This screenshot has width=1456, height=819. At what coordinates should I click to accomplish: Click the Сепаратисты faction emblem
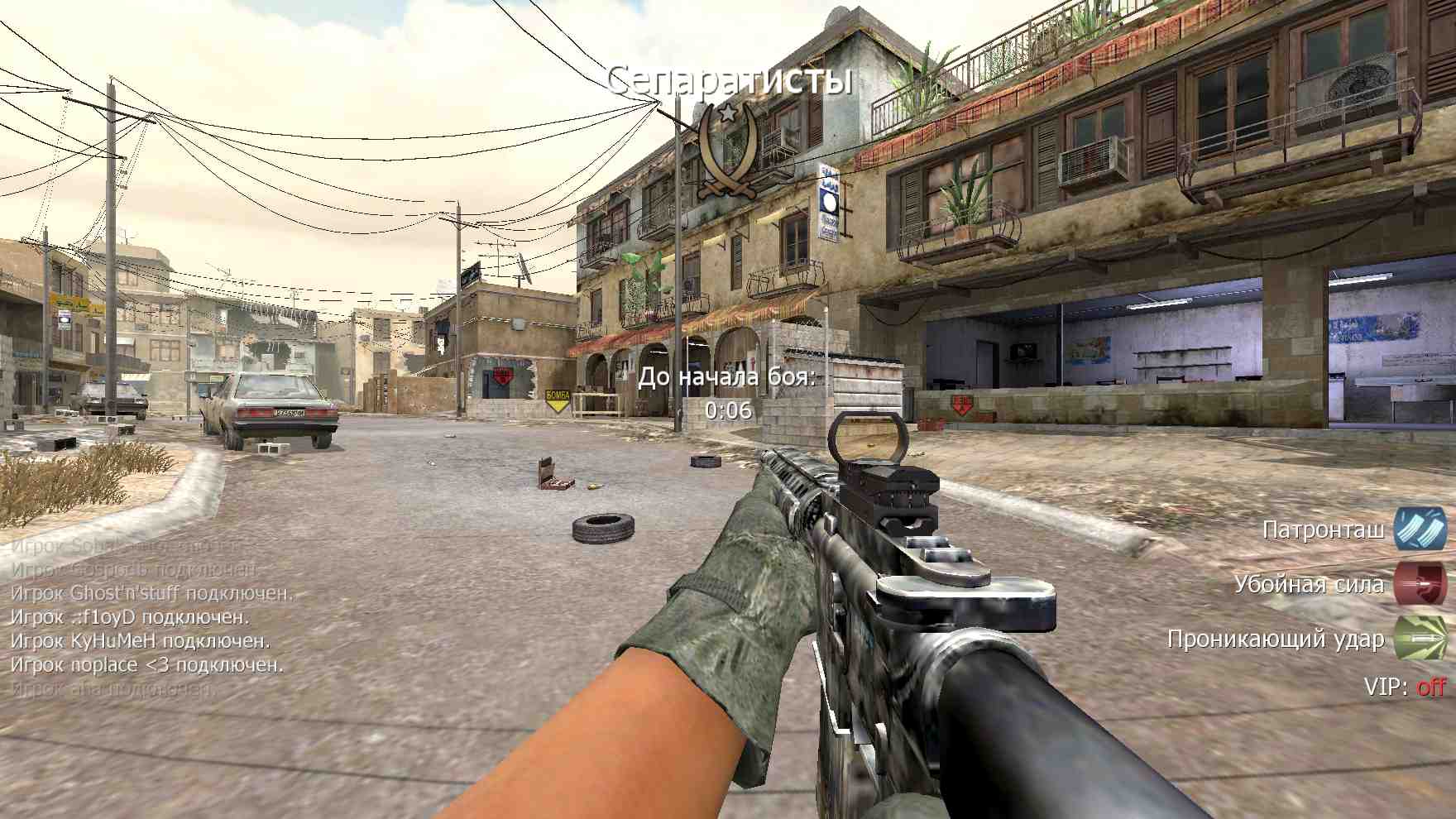(727, 151)
